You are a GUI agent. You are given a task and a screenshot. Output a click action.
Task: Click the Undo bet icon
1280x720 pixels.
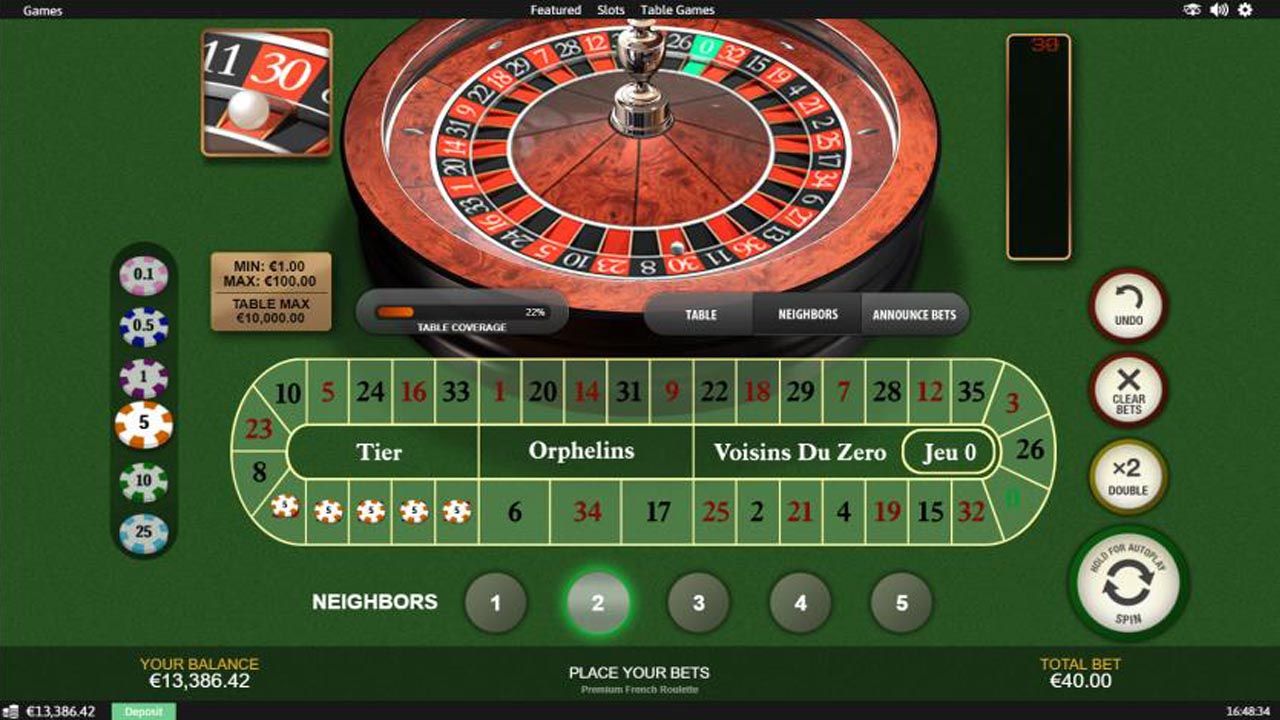[1127, 306]
